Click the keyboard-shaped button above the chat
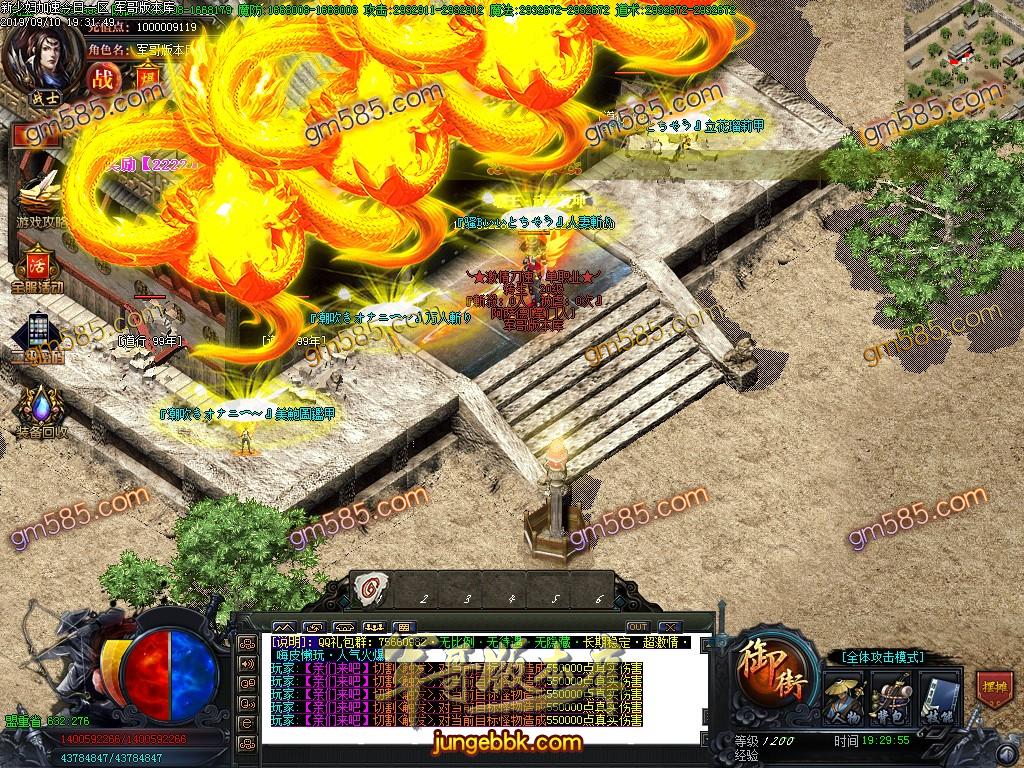Viewport: 1024px width, 768px height. click(405, 627)
